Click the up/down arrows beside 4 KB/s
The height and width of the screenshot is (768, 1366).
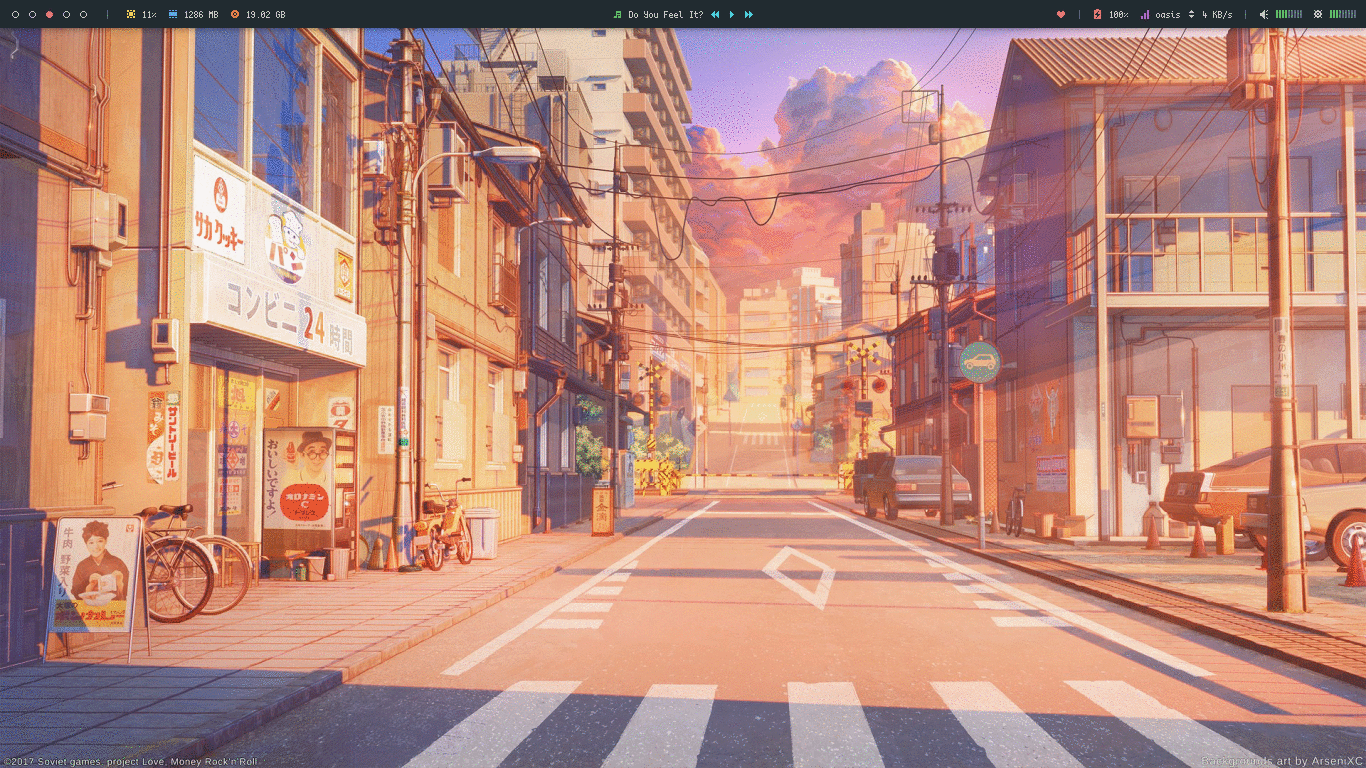coord(1192,14)
